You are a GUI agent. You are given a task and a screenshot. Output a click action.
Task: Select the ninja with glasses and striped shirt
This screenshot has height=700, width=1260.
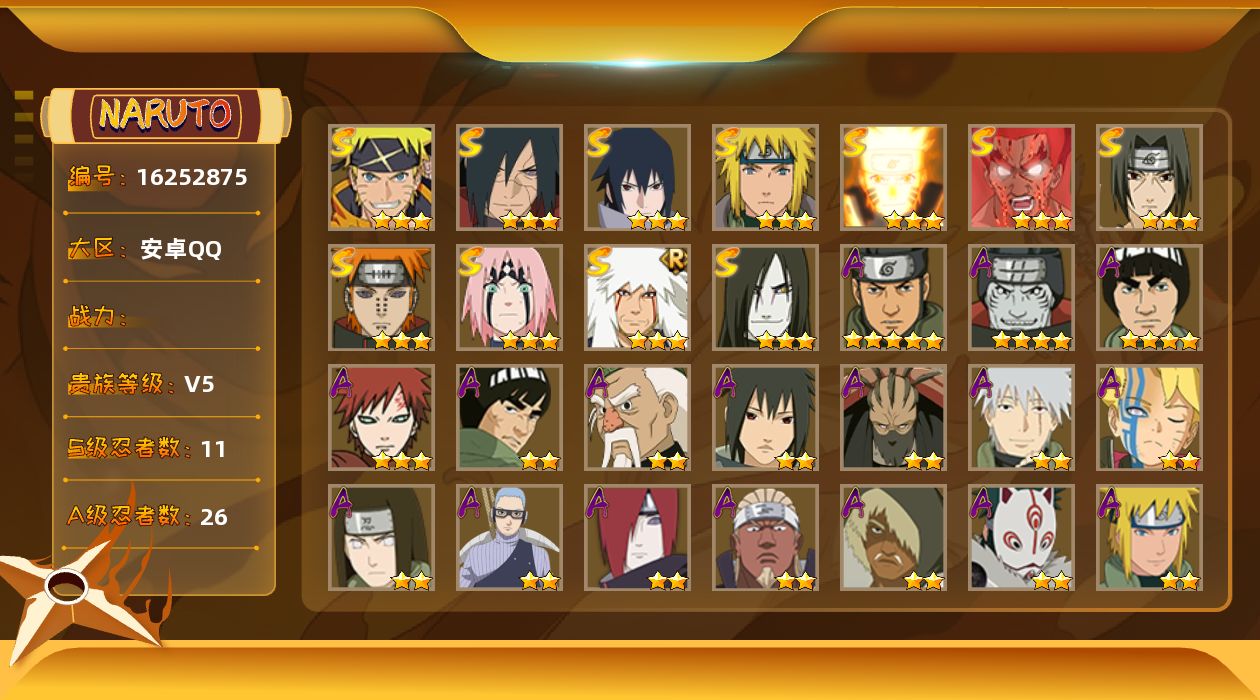pos(509,537)
